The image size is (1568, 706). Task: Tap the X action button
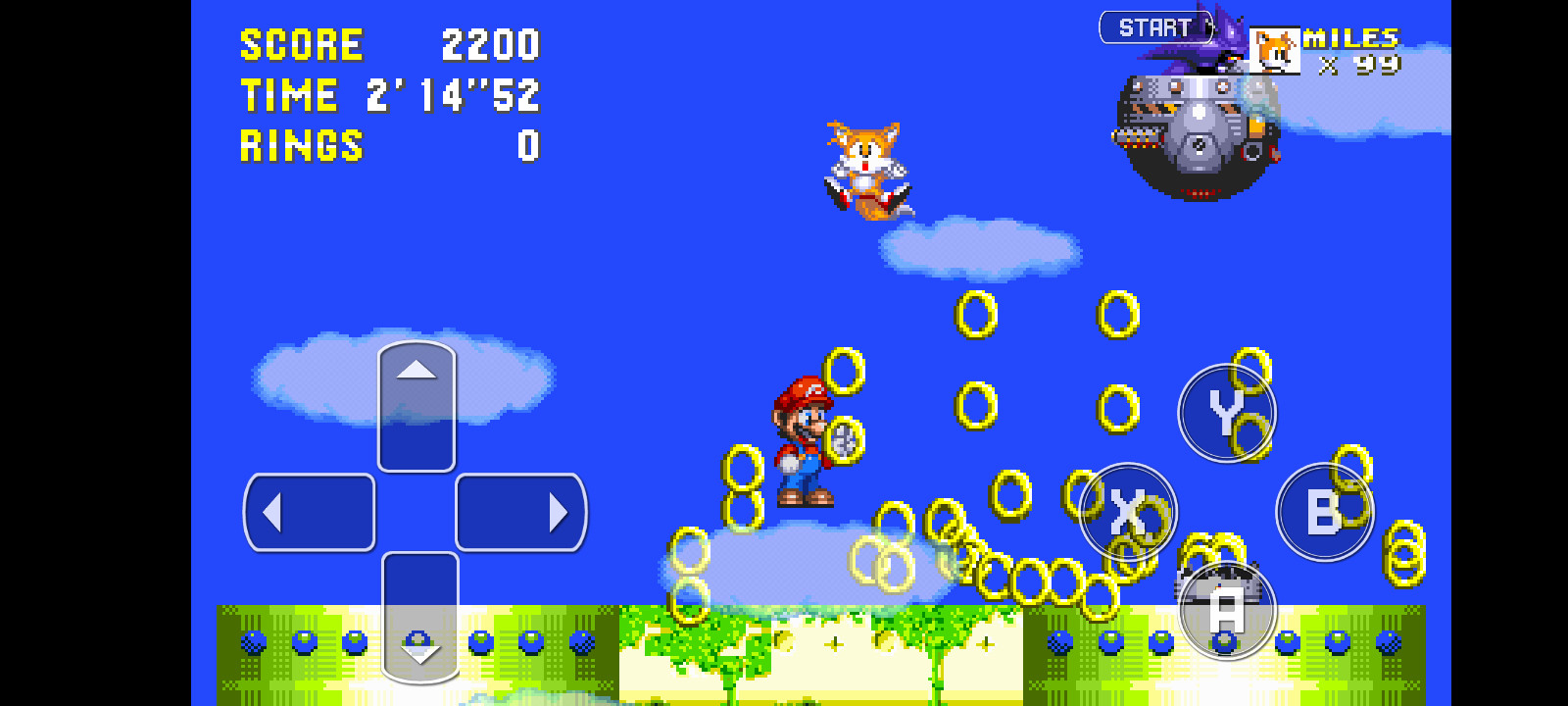tap(1128, 512)
